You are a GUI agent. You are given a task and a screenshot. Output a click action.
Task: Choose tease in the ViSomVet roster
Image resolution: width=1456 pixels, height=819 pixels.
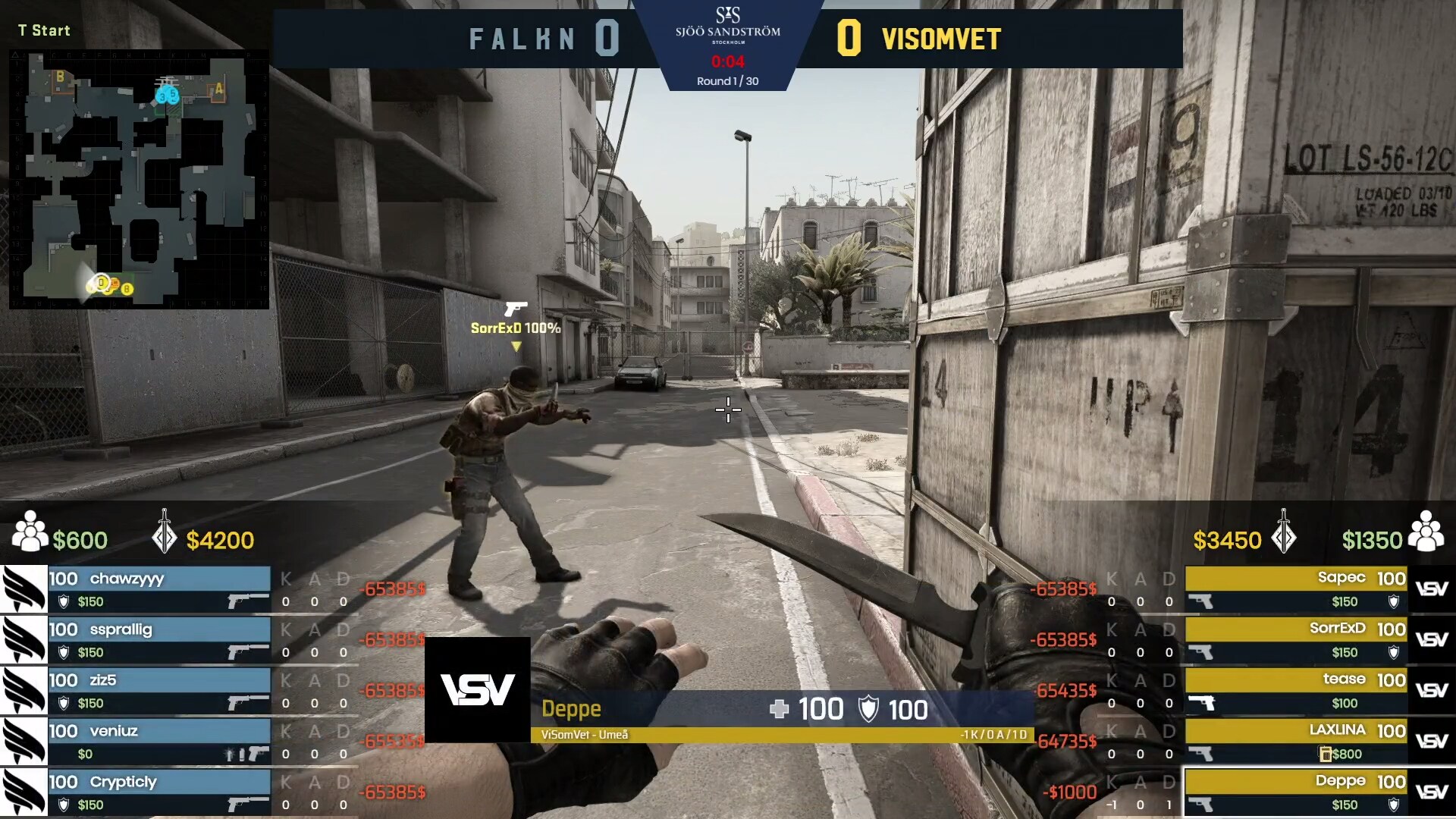[x=1295, y=690]
